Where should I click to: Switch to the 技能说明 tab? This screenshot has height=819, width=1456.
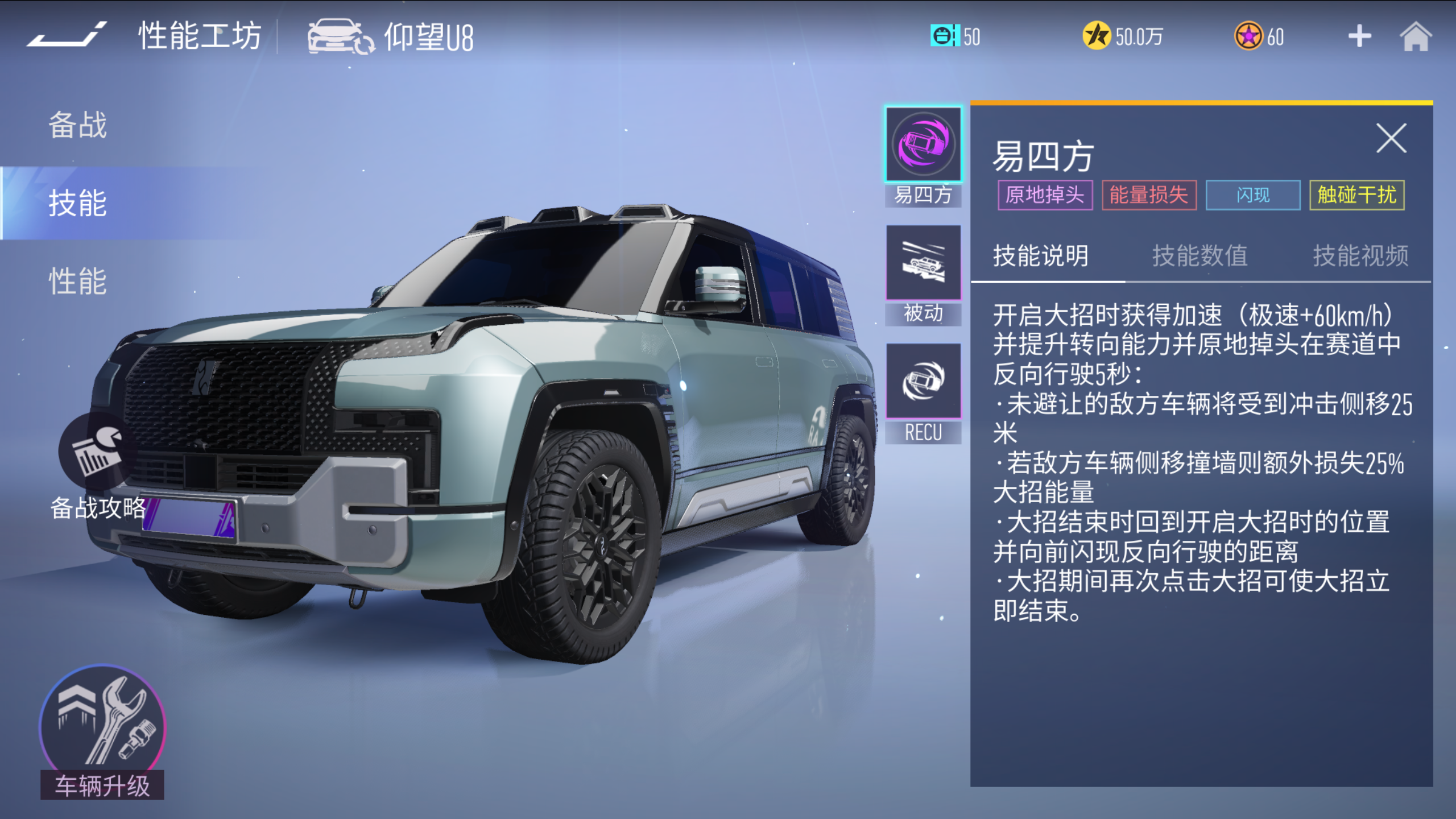pyautogui.click(x=1040, y=255)
